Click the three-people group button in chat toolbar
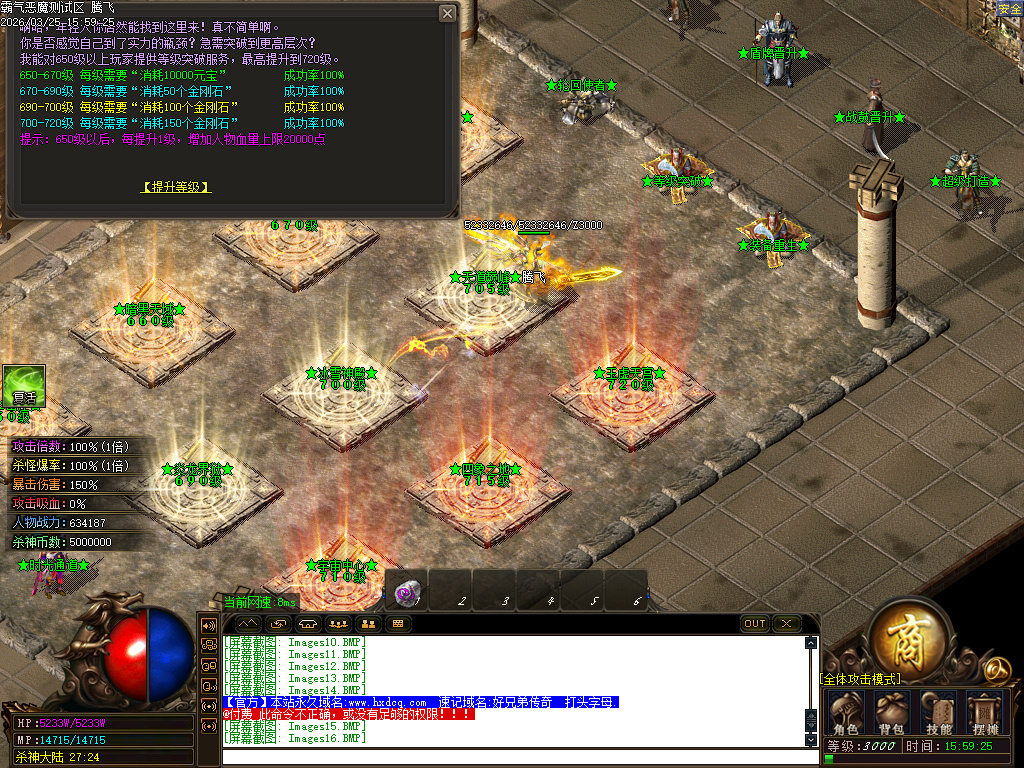The height and width of the screenshot is (768, 1024). (338, 623)
